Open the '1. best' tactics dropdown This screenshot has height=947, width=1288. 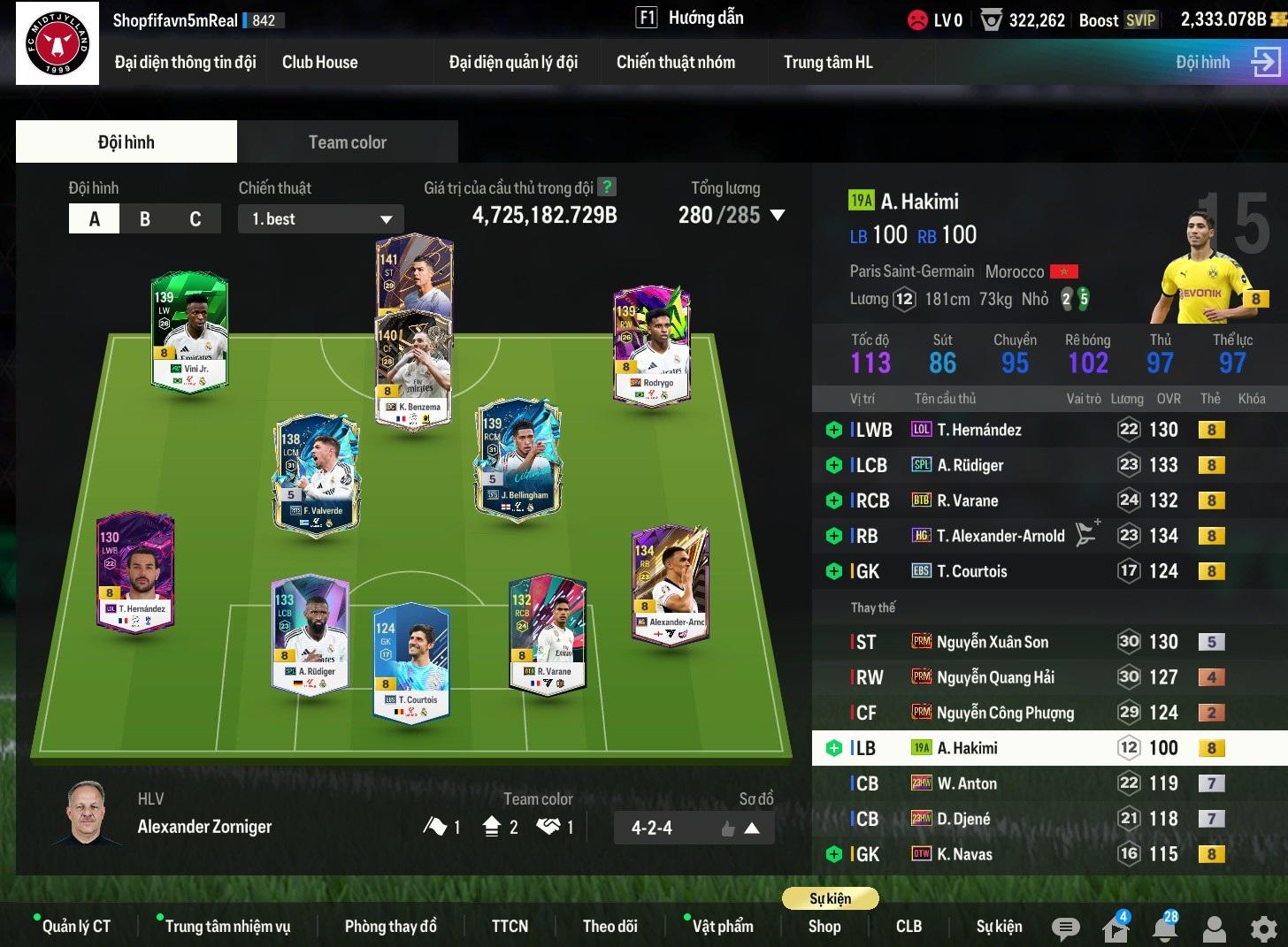[320, 219]
